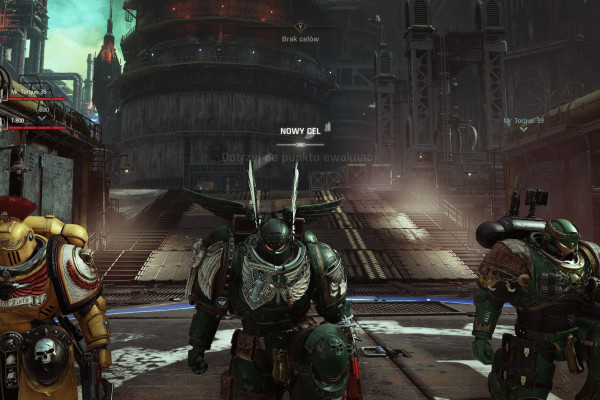Viewport: 600px width, 400px height.
Task: Open the "Nowy cel" objective notification
Action: pyautogui.click(x=300, y=131)
